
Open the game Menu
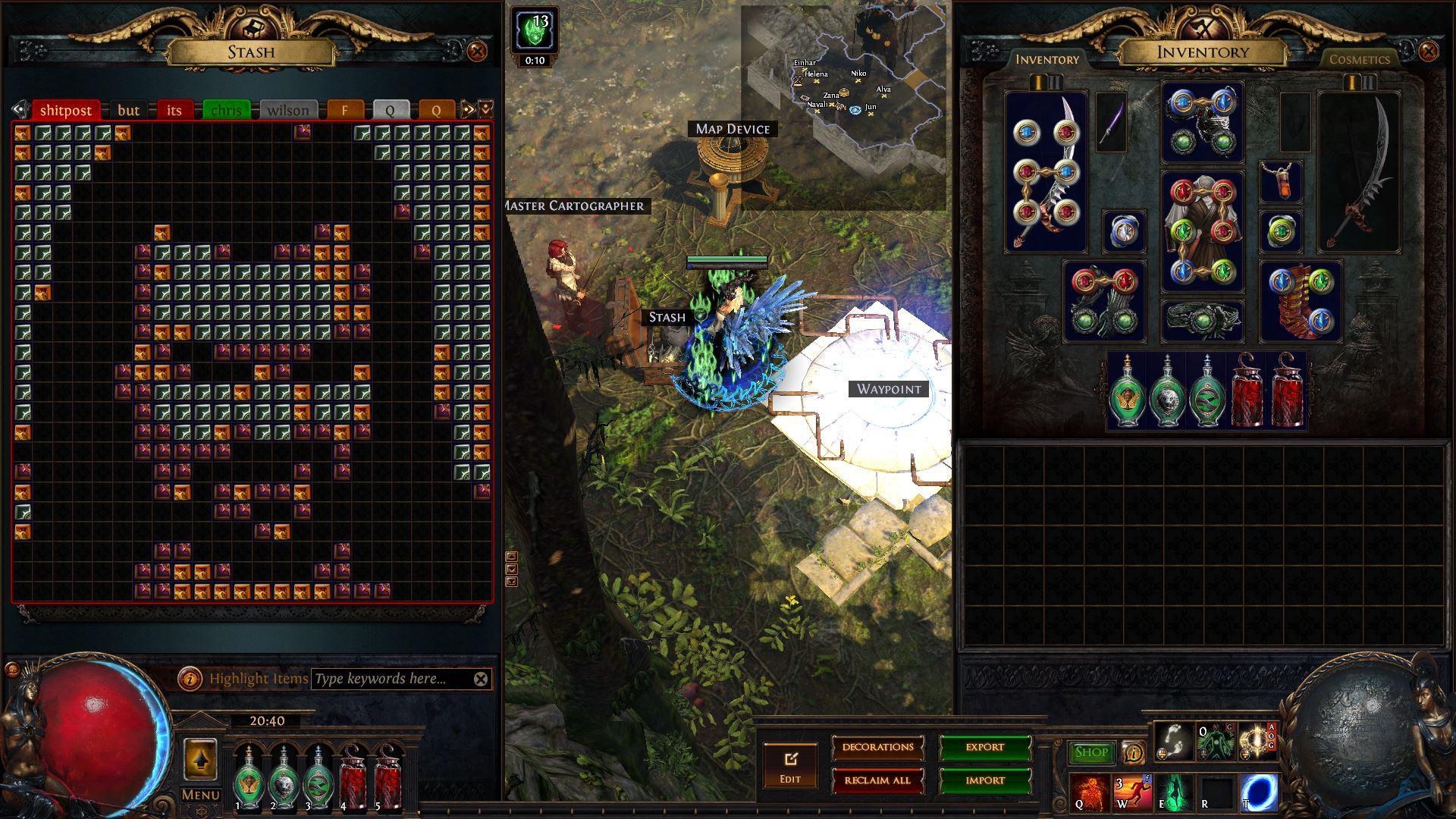pyautogui.click(x=200, y=795)
